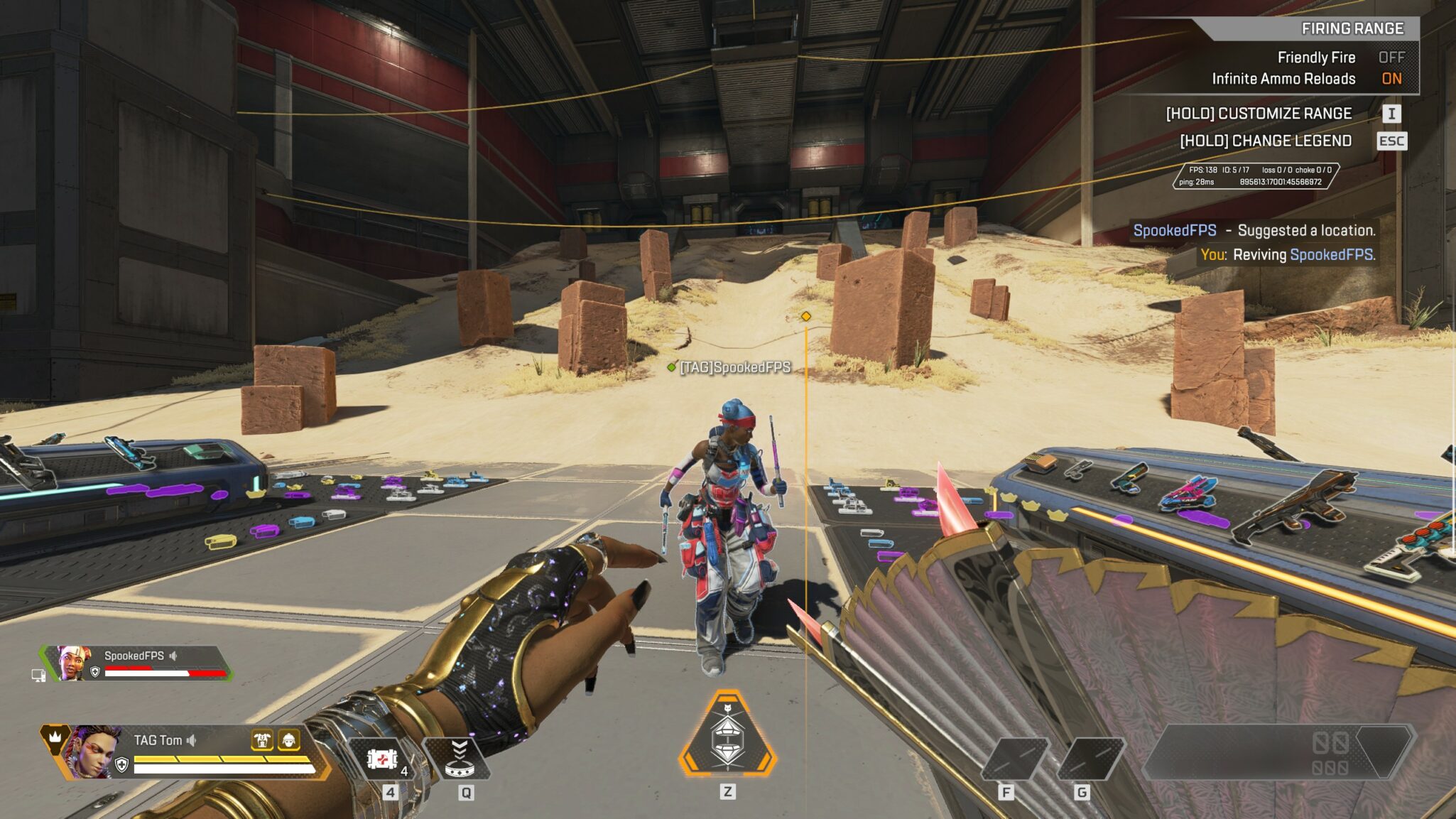Click TAG Tom's own legend portrait

pos(89,752)
